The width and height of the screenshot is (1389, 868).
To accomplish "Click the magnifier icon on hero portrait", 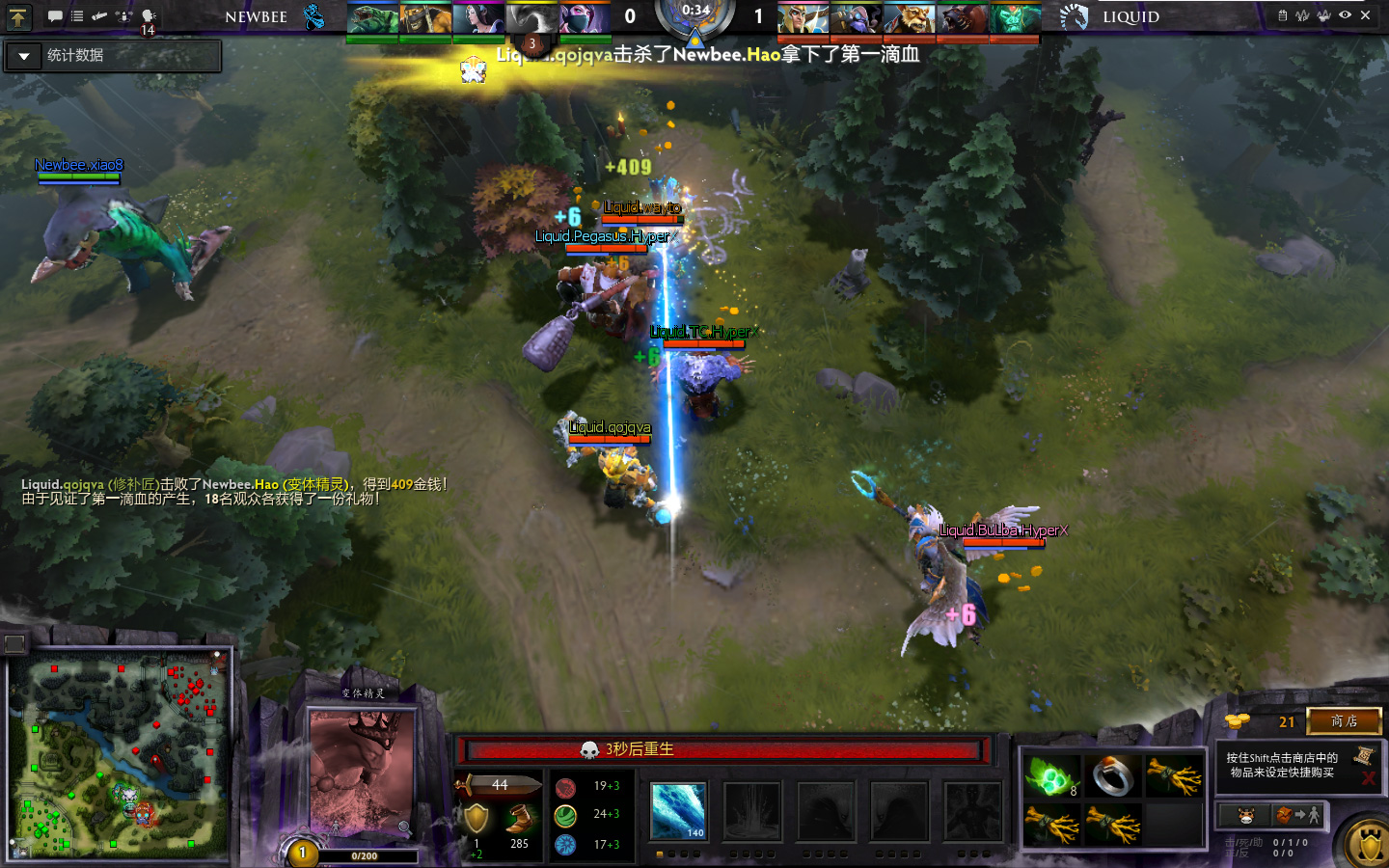I will click(x=404, y=827).
